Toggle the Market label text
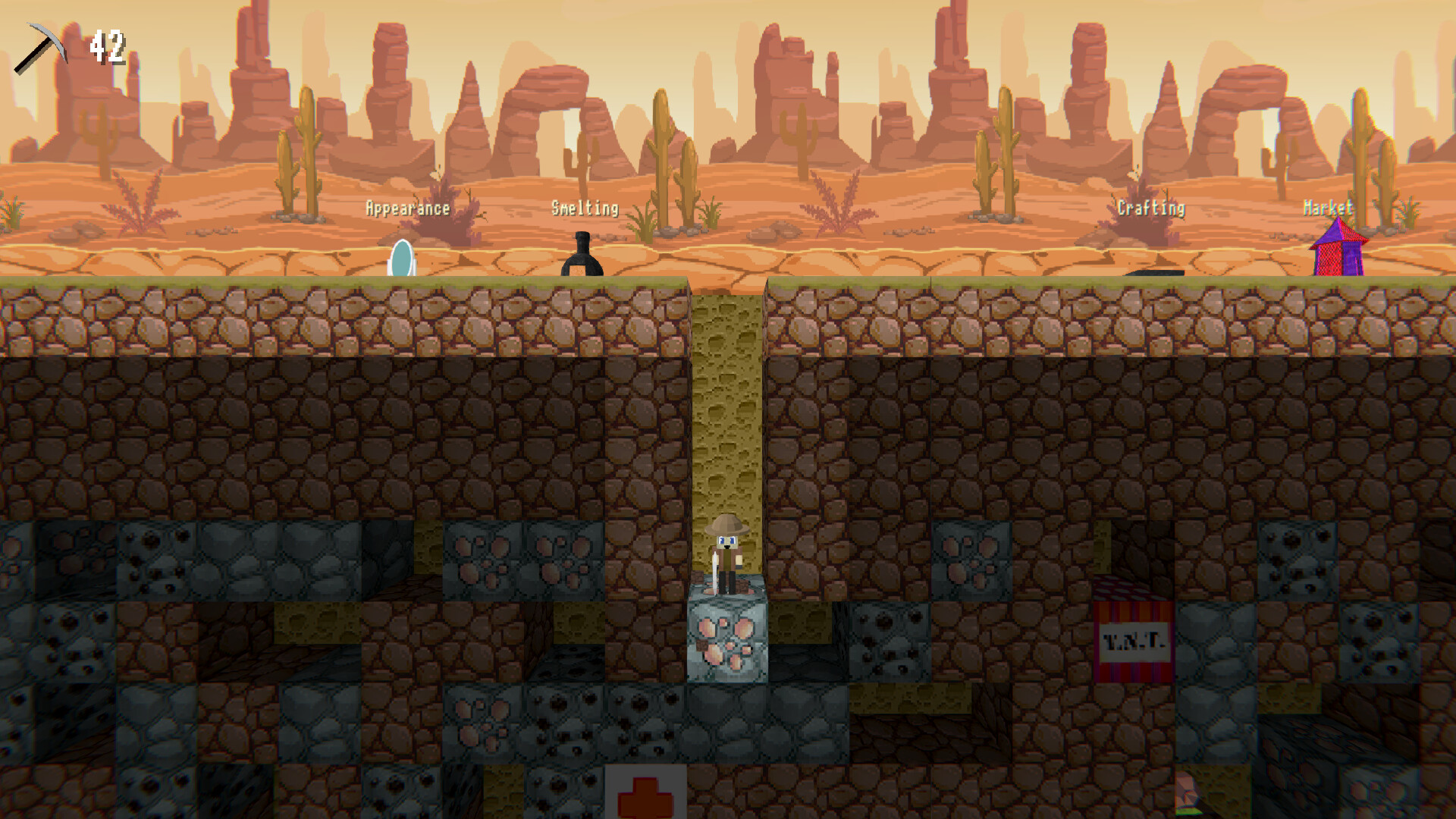The height and width of the screenshot is (819, 1456). point(1330,206)
